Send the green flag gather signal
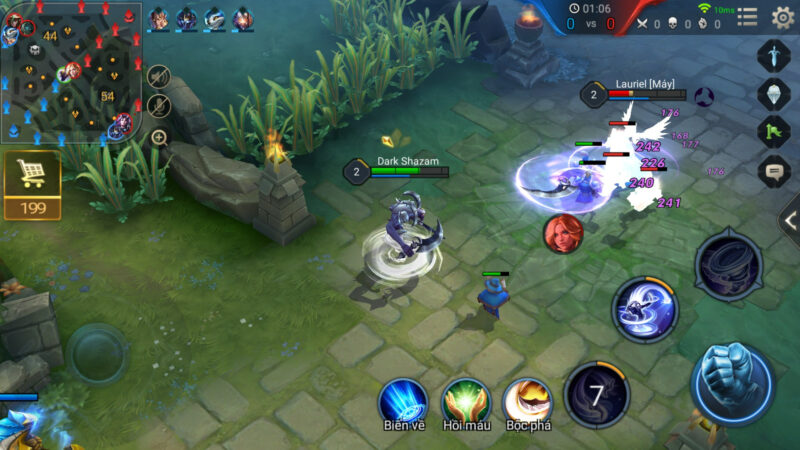 (x=774, y=132)
